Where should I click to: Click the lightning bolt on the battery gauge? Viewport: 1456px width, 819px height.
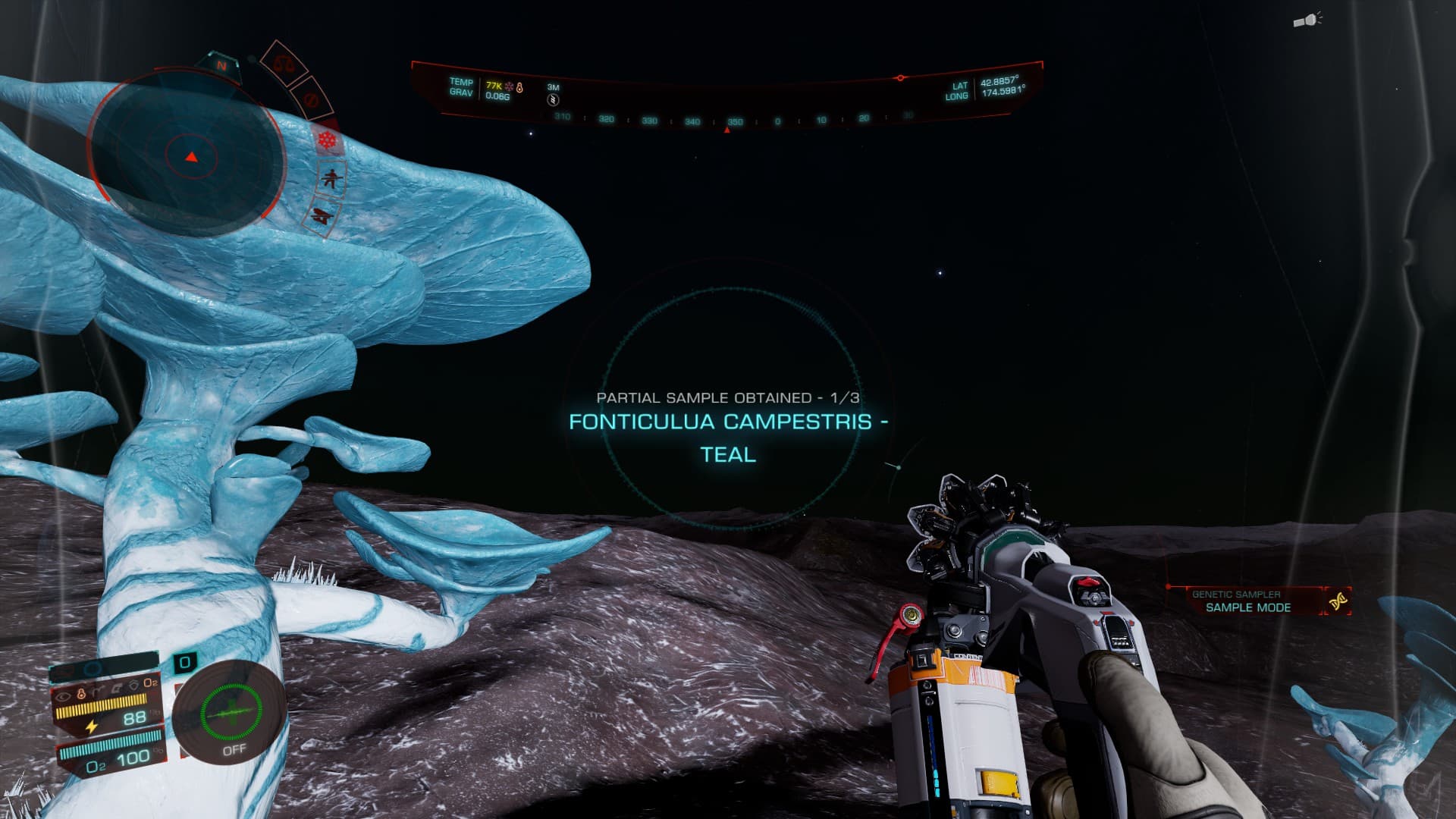92,726
